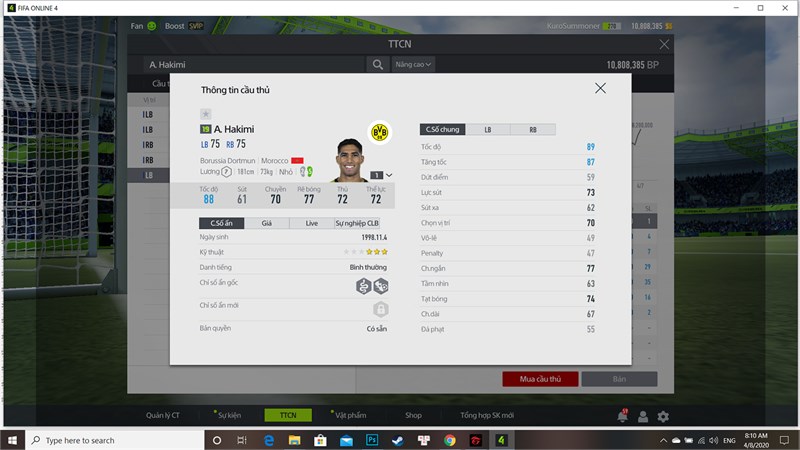
Task: Open Quản lý CT menu
Action: pos(162,415)
